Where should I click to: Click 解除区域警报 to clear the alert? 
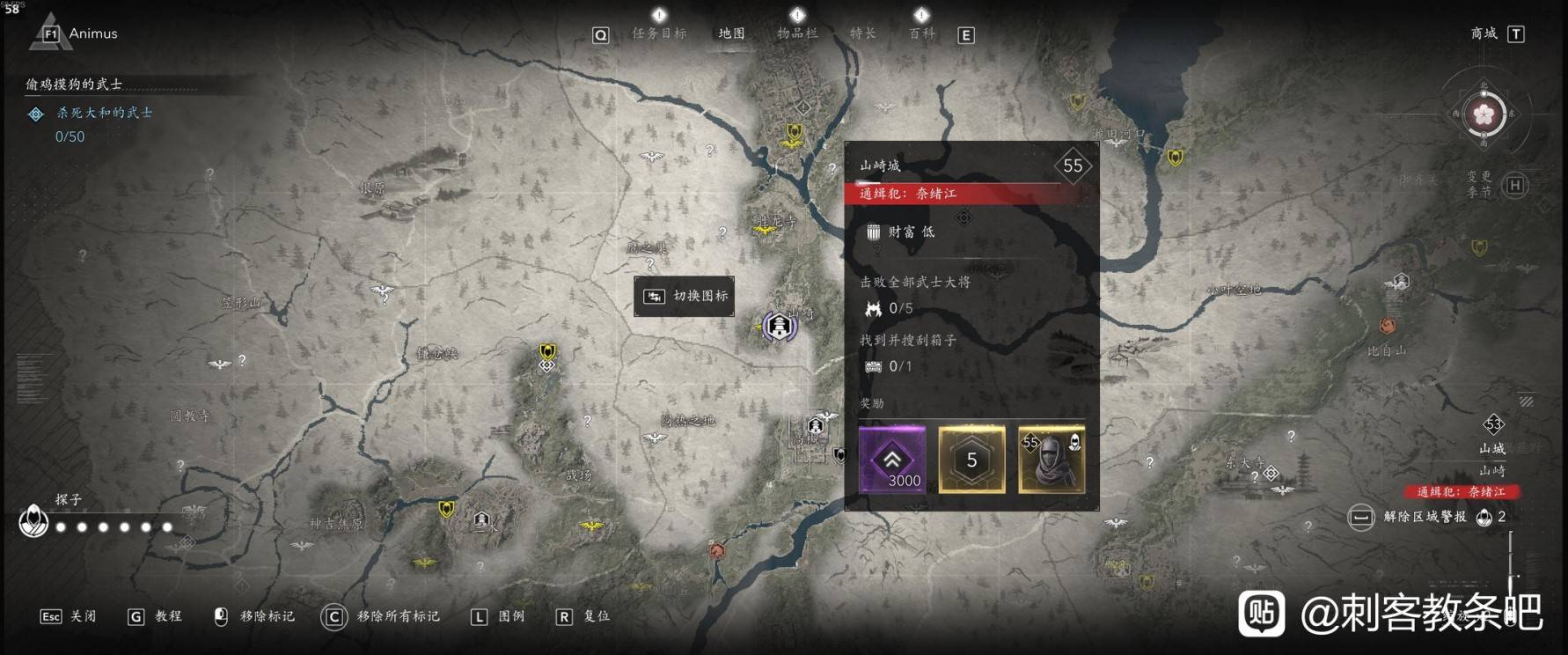click(1424, 517)
